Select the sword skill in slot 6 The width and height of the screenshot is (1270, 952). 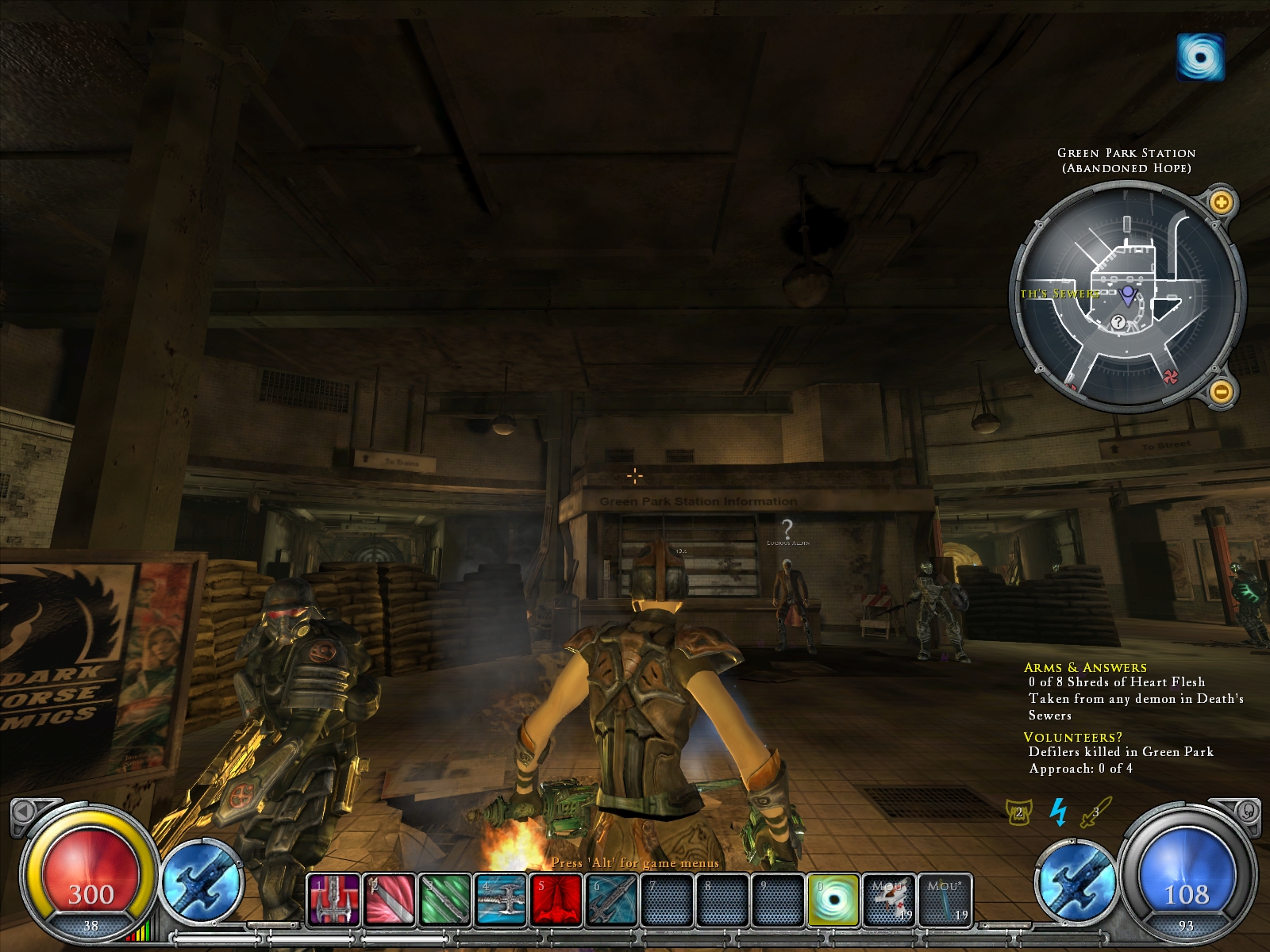tap(611, 900)
